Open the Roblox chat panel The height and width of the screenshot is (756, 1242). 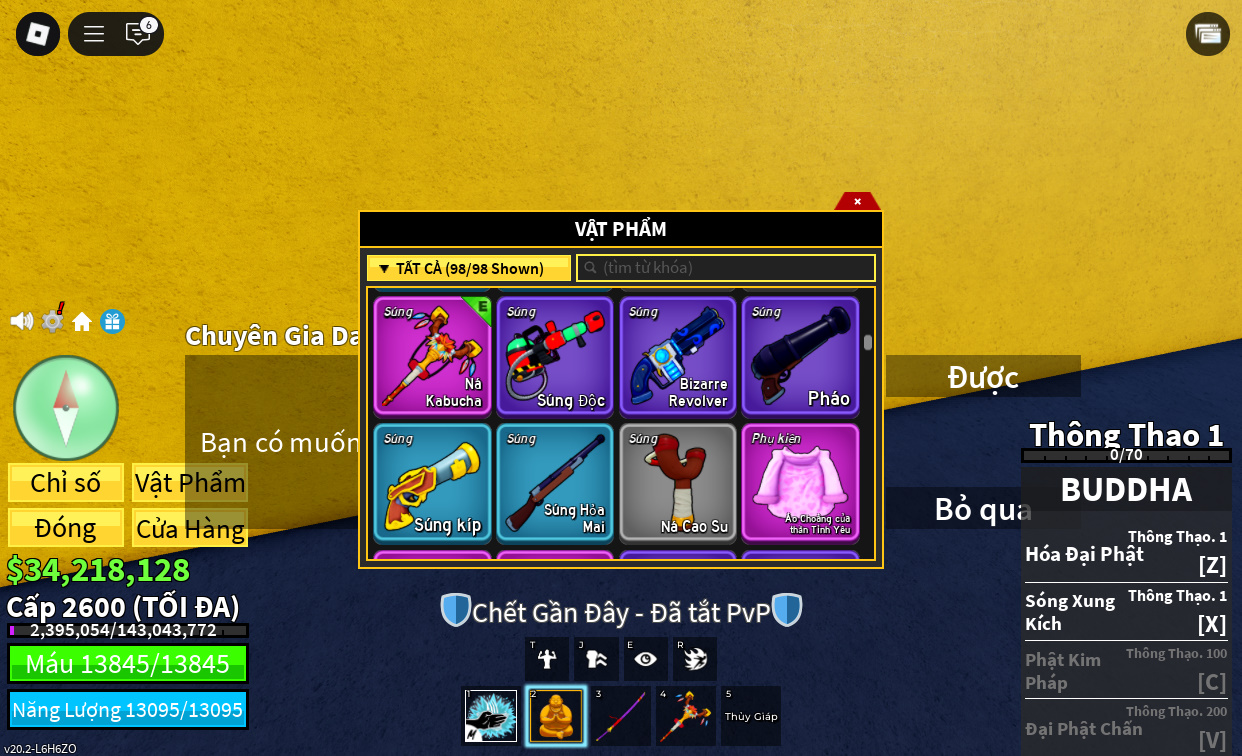point(138,34)
